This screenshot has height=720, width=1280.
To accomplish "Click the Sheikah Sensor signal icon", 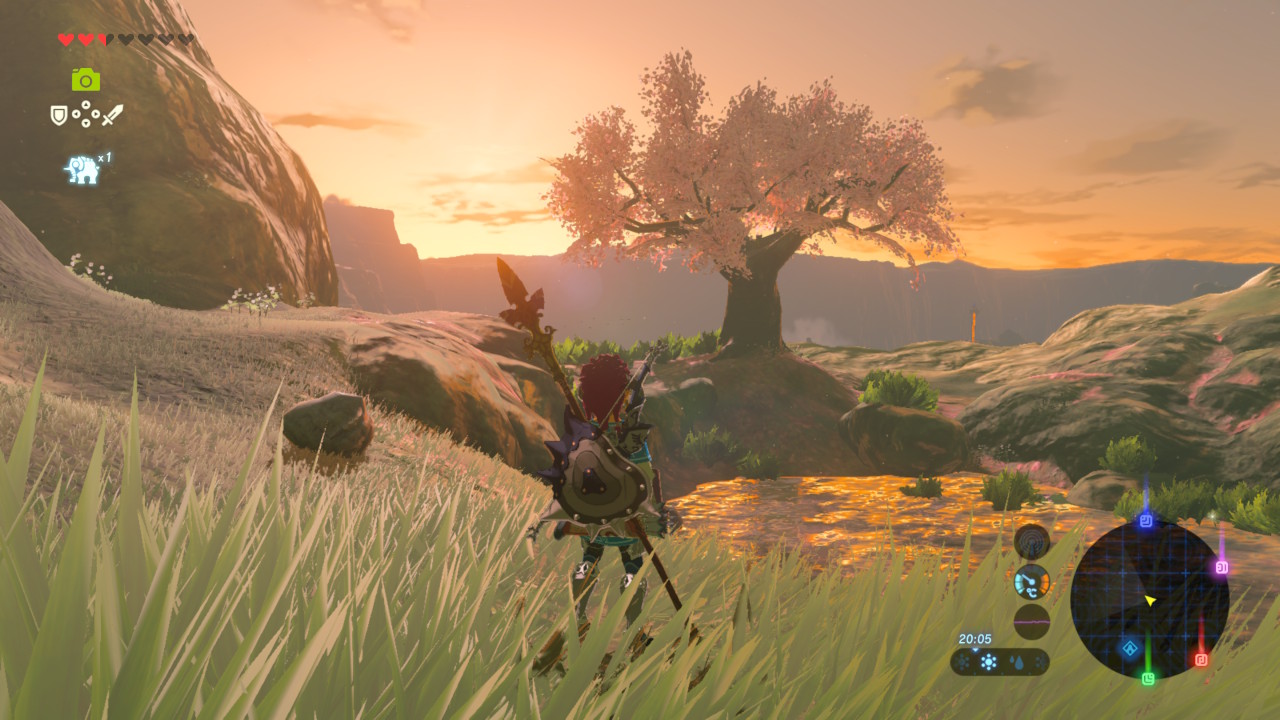I will pyautogui.click(x=1032, y=542).
